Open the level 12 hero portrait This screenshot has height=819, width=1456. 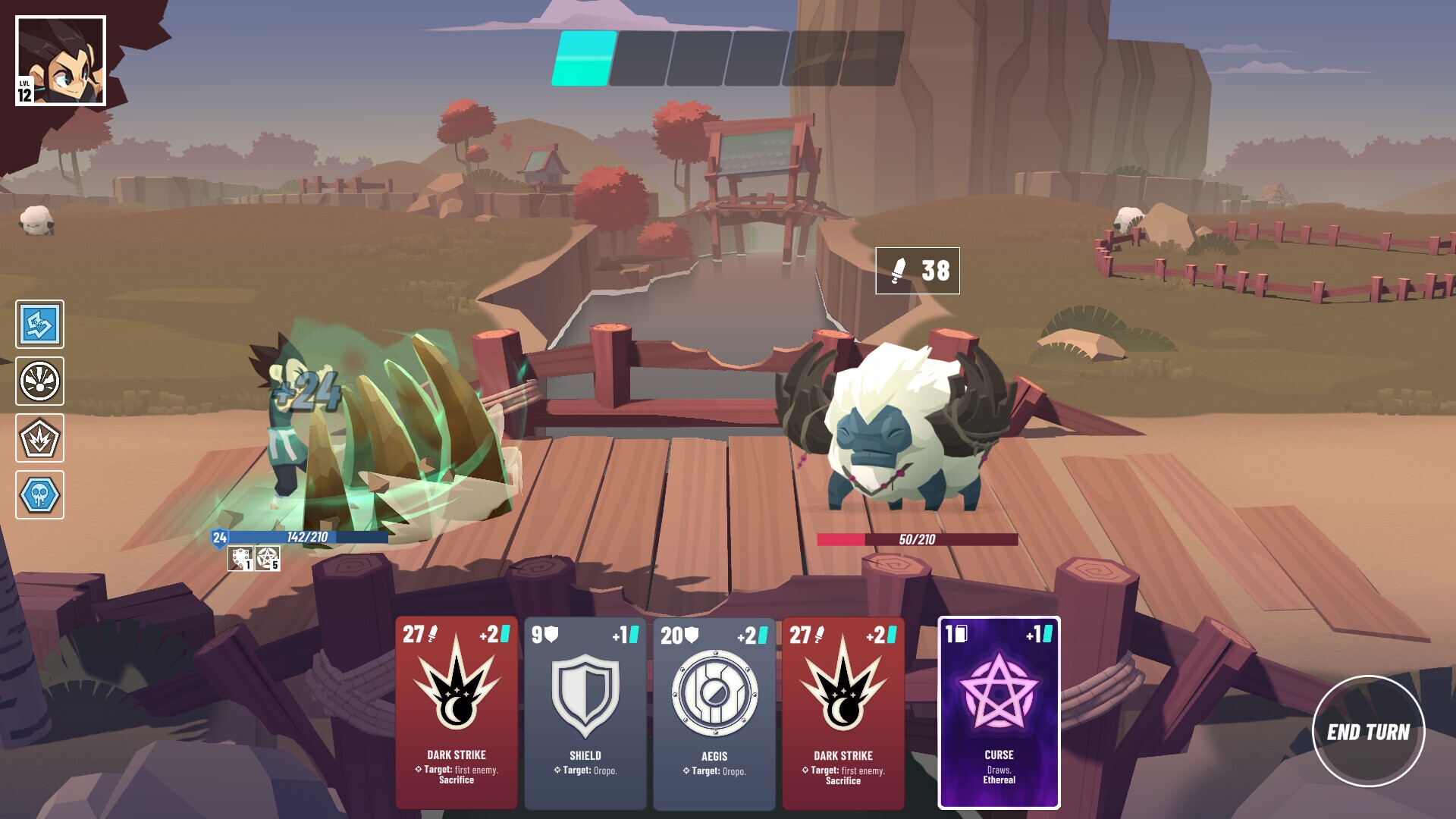coord(61,59)
